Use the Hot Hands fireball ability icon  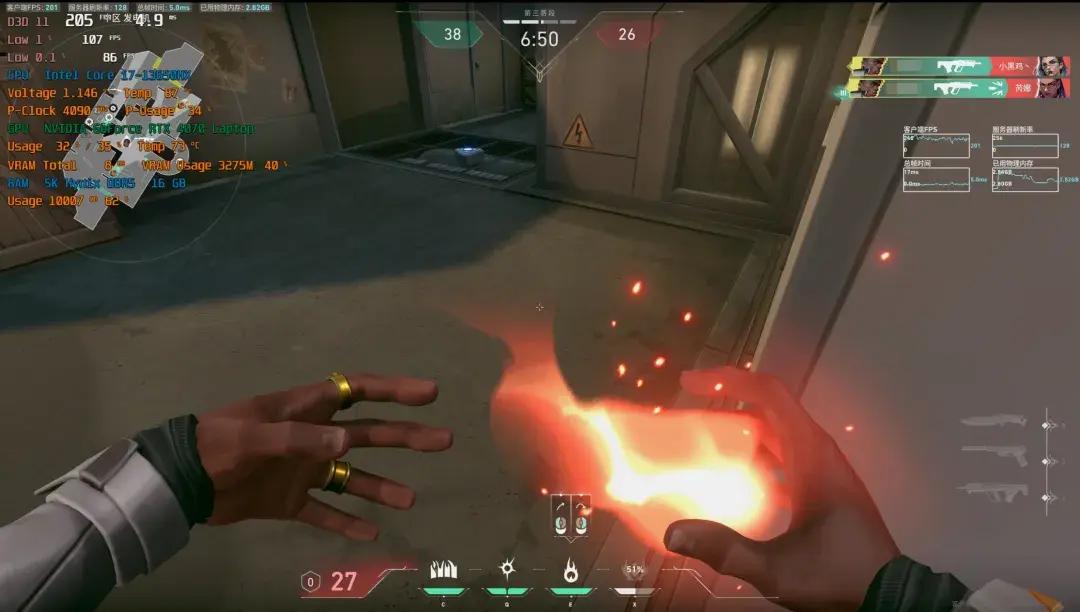point(570,570)
